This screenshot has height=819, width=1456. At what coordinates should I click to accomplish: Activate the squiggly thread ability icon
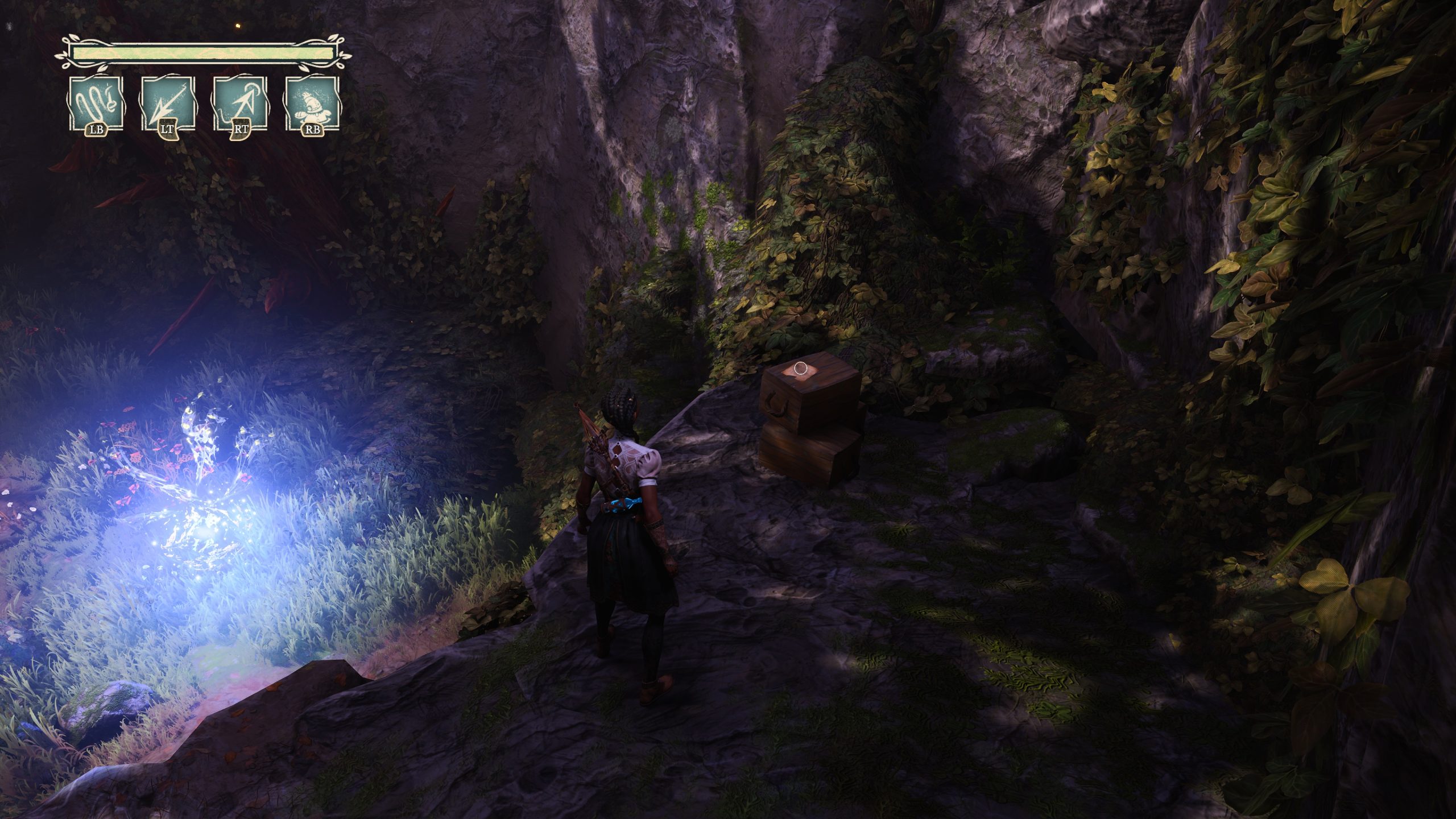click(x=96, y=105)
